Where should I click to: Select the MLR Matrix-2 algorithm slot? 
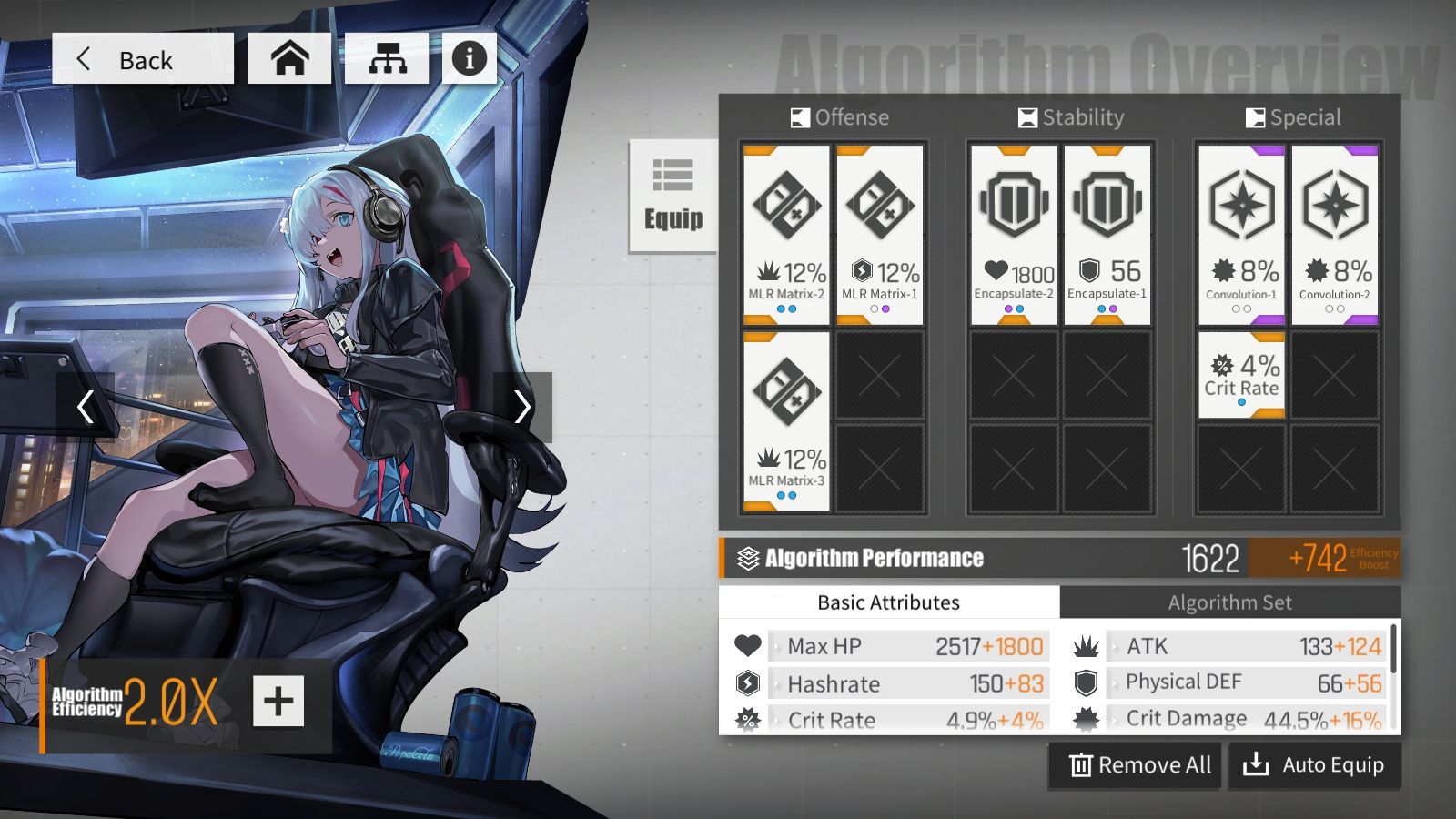(x=786, y=235)
